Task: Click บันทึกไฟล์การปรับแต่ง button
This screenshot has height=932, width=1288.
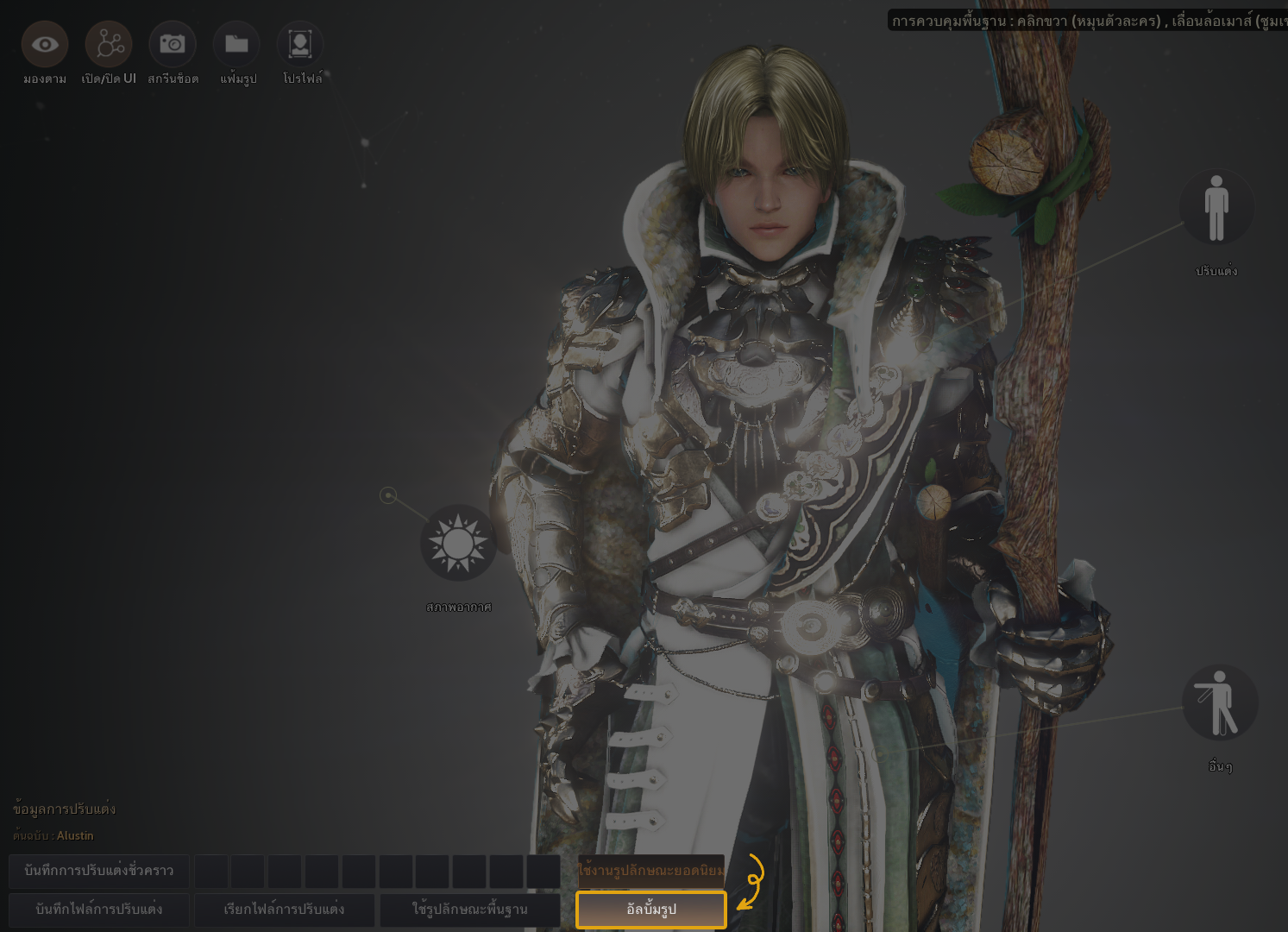Action: 99,910
